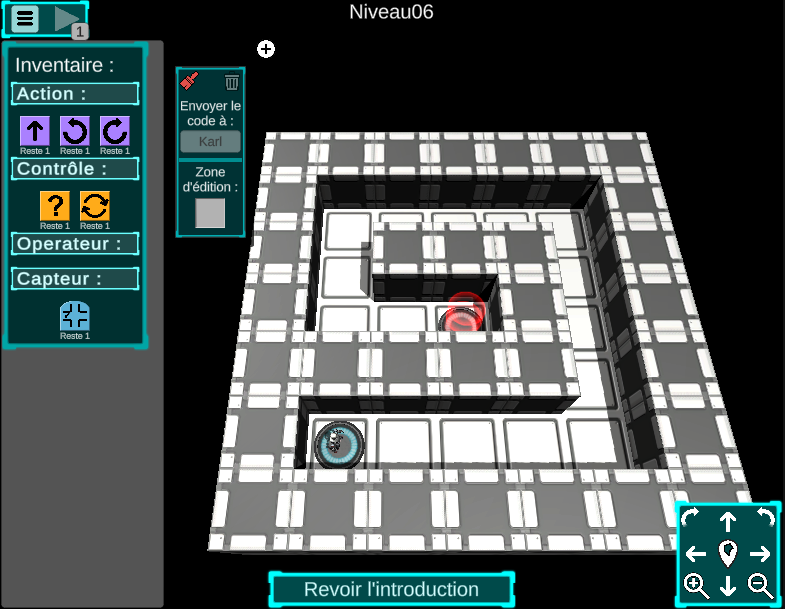785x609 pixels.
Task: Click the trash can icon
Action: click(x=232, y=82)
